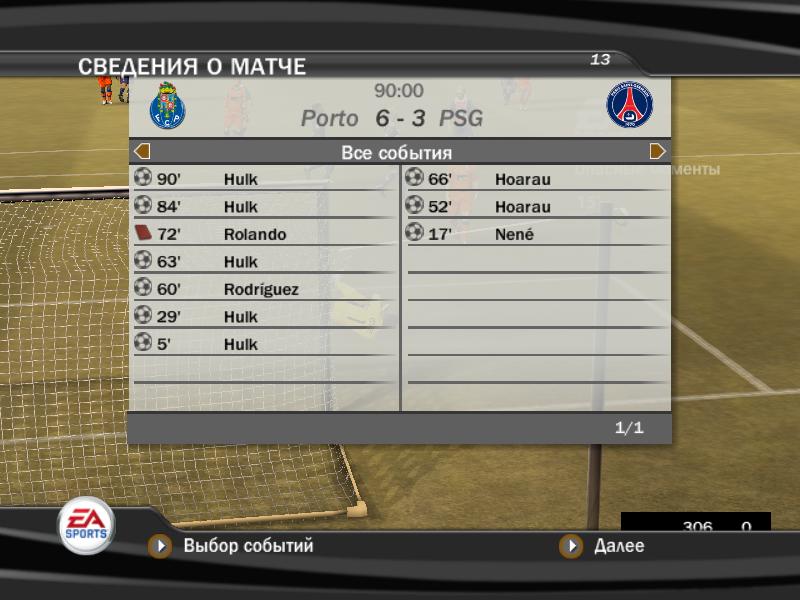Select Hoarau's 52' goal row
800x600 pixels.
pyautogui.click(x=536, y=207)
